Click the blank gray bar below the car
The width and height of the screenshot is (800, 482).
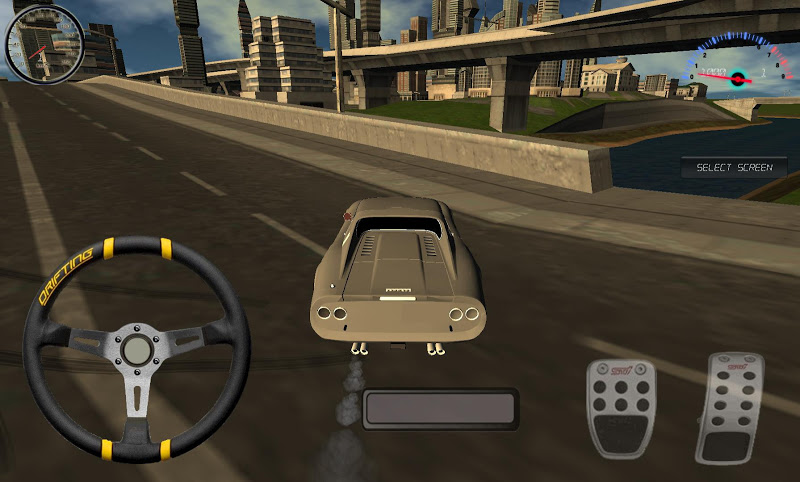pos(440,409)
